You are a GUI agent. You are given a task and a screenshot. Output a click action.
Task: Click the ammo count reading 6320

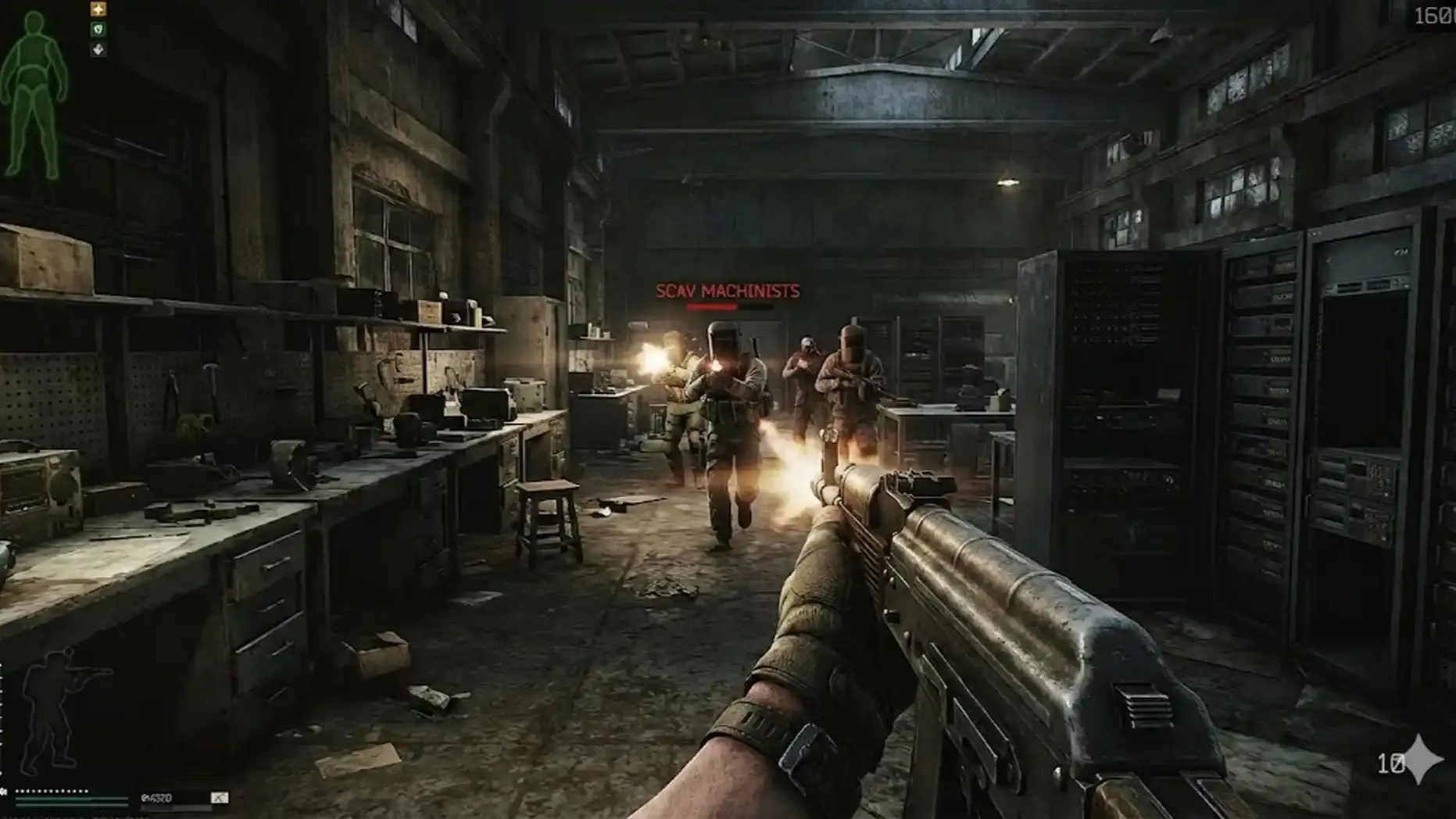[x=156, y=799]
